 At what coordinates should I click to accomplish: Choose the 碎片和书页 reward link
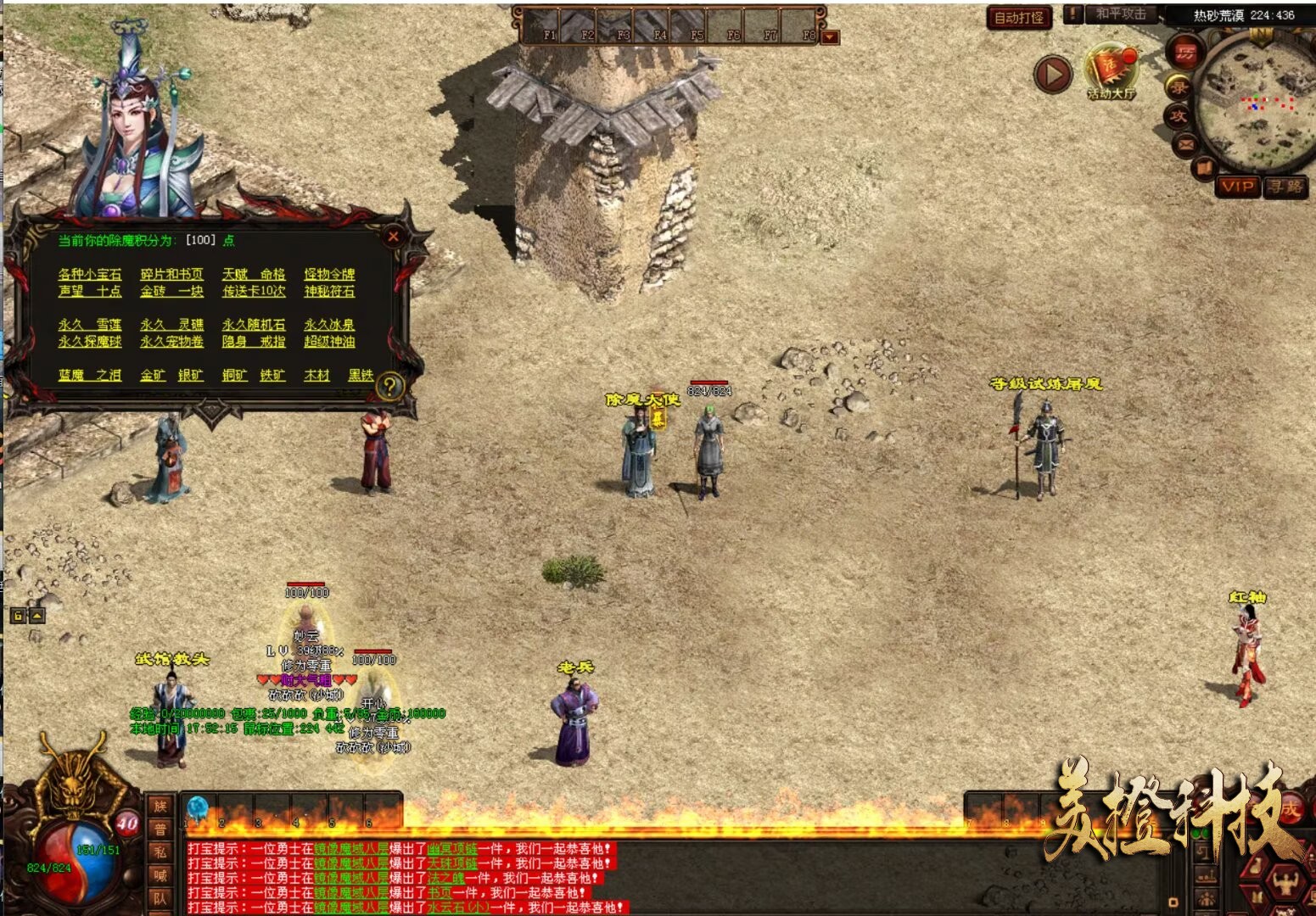pyautogui.click(x=171, y=274)
